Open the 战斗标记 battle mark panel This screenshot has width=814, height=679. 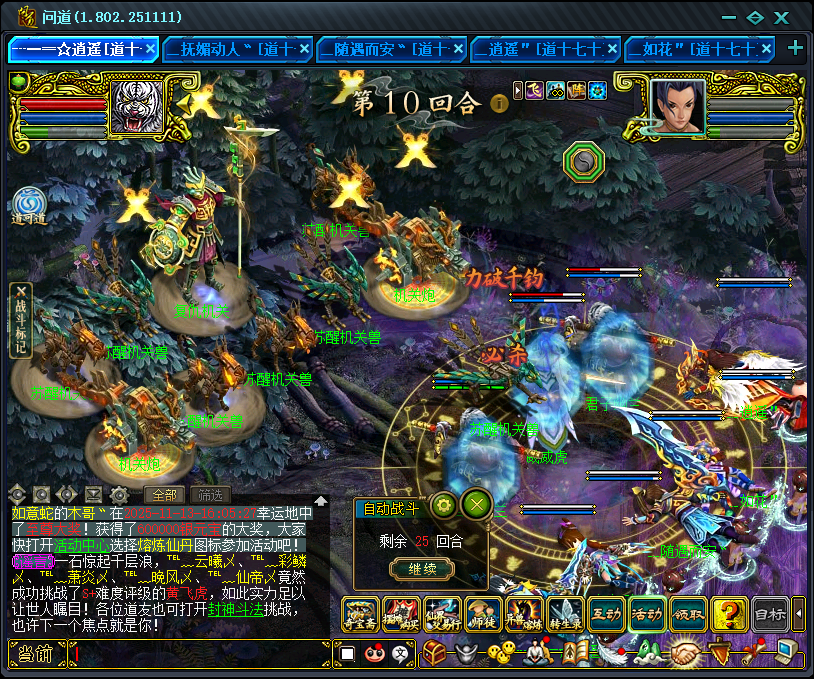22,320
